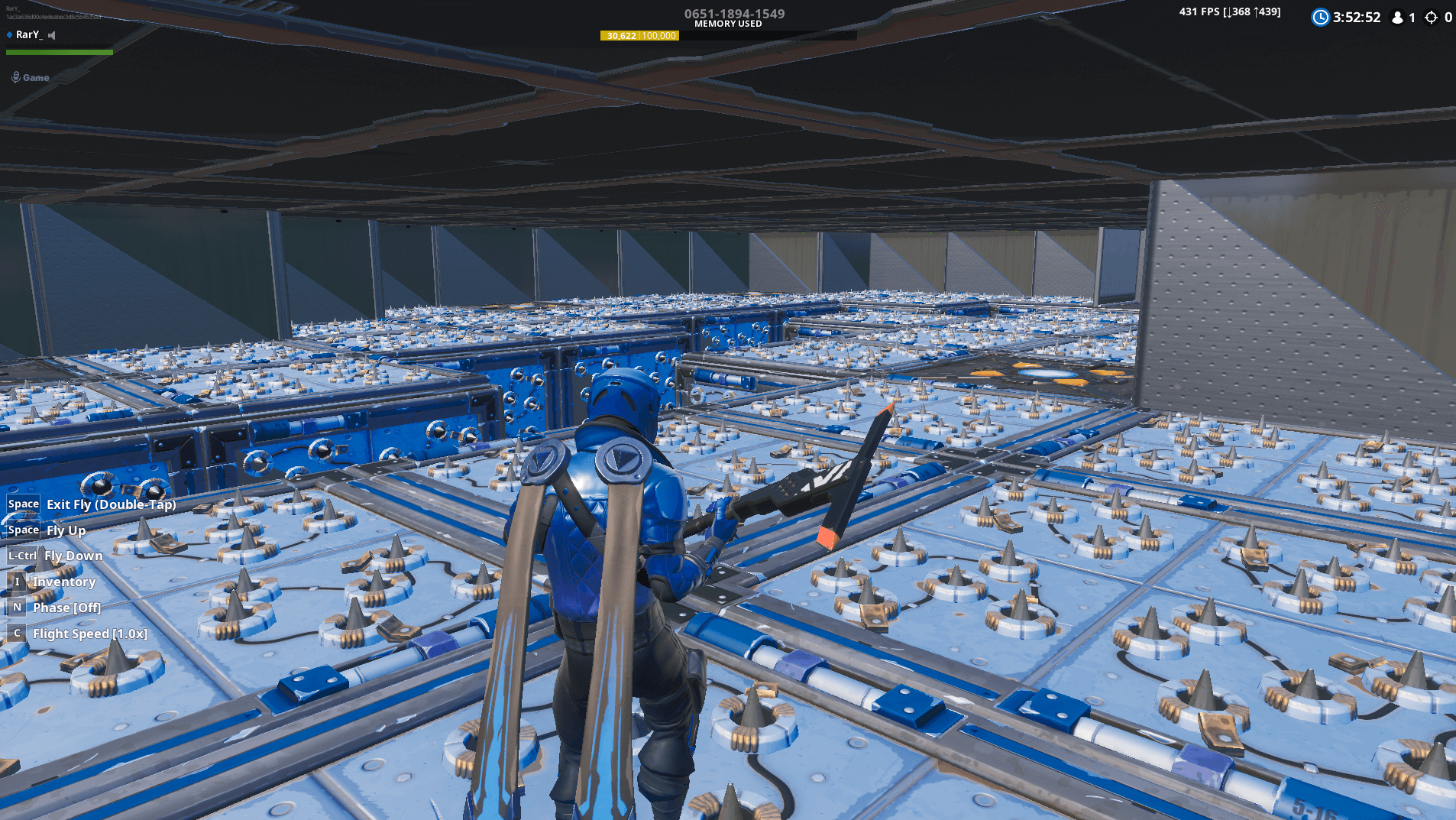Click the yellow memory usage bar

pos(640,35)
